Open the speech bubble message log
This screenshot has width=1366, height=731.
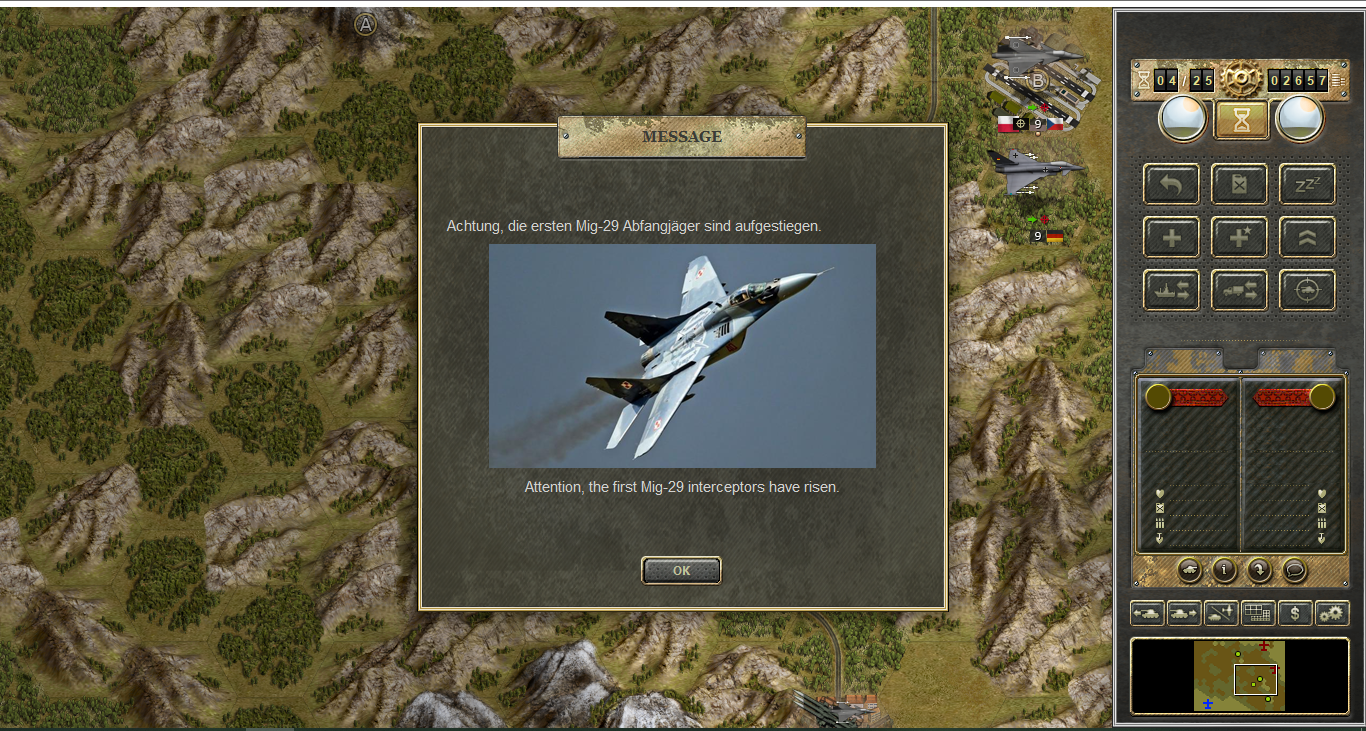click(x=1294, y=570)
